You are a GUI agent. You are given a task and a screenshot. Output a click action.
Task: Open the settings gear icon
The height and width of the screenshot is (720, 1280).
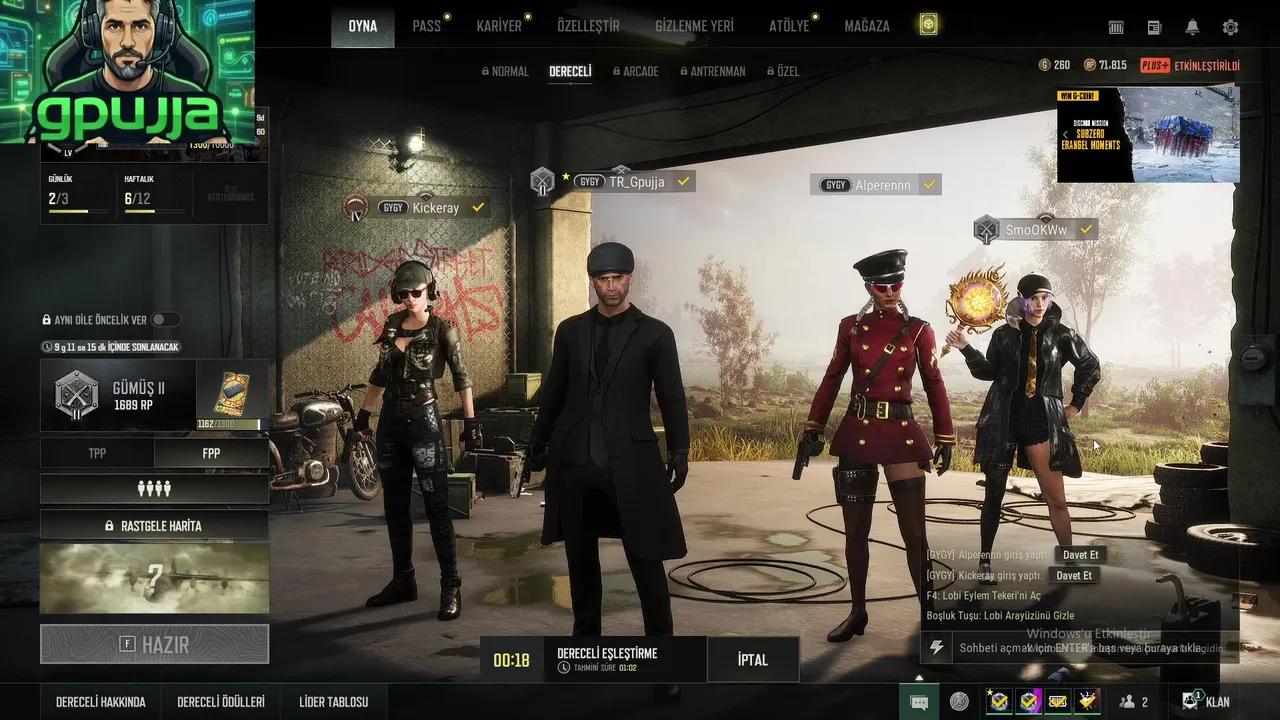tap(1230, 28)
